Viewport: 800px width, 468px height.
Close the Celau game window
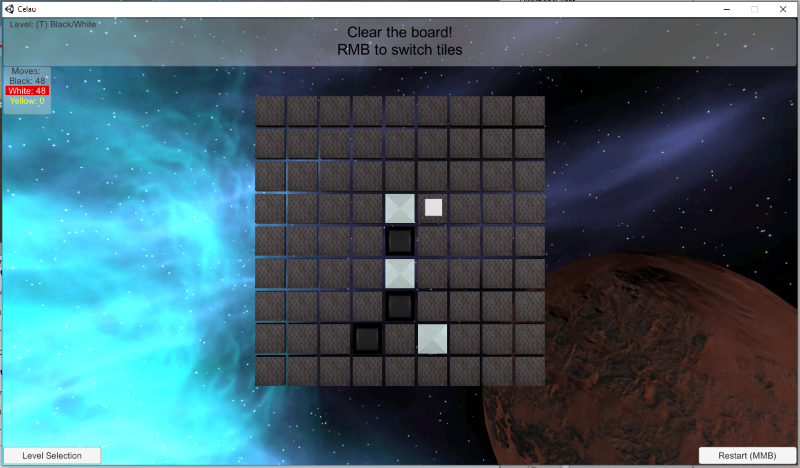click(x=781, y=8)
